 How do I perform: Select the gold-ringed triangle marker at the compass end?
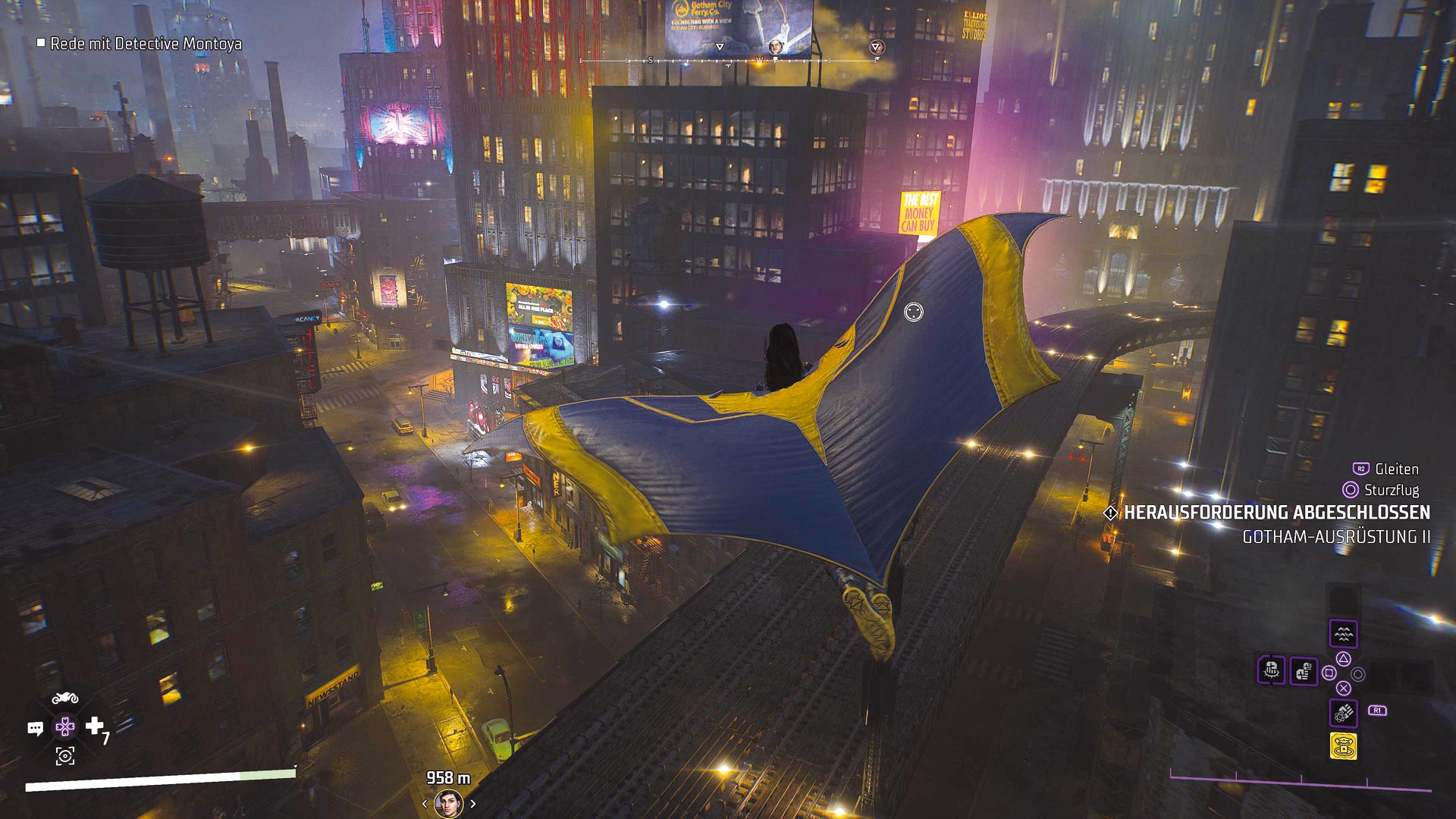coord(876,47)
